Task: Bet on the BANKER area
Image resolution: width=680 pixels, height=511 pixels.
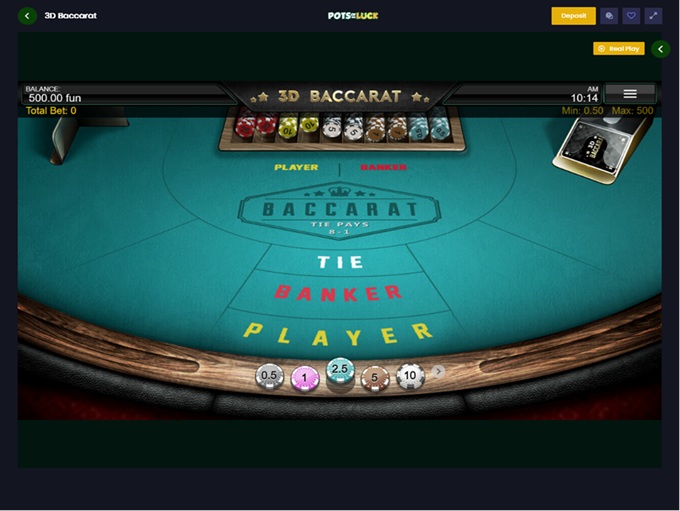Action: pyautogui.click(x=338, y=293)
